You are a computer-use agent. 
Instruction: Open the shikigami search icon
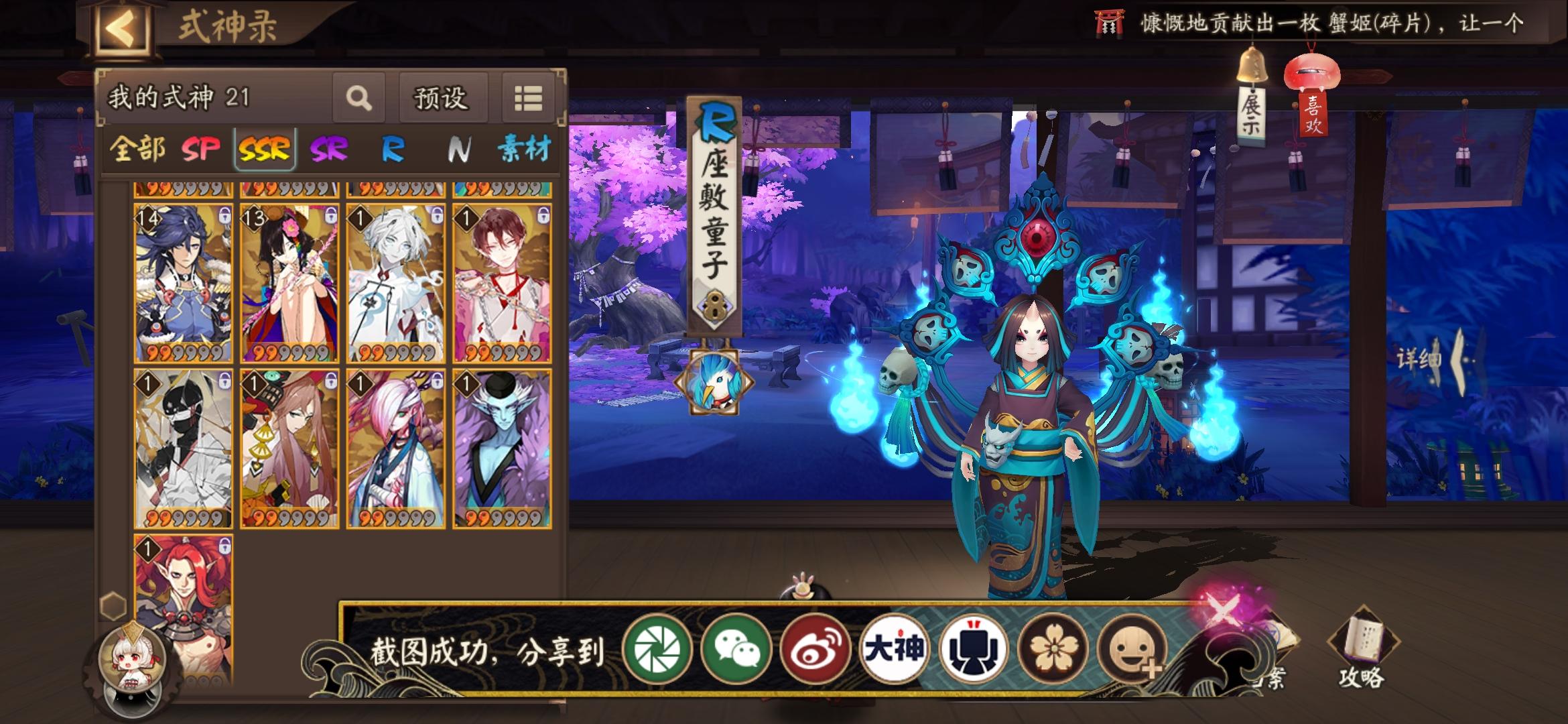click(x=360, y=99)
